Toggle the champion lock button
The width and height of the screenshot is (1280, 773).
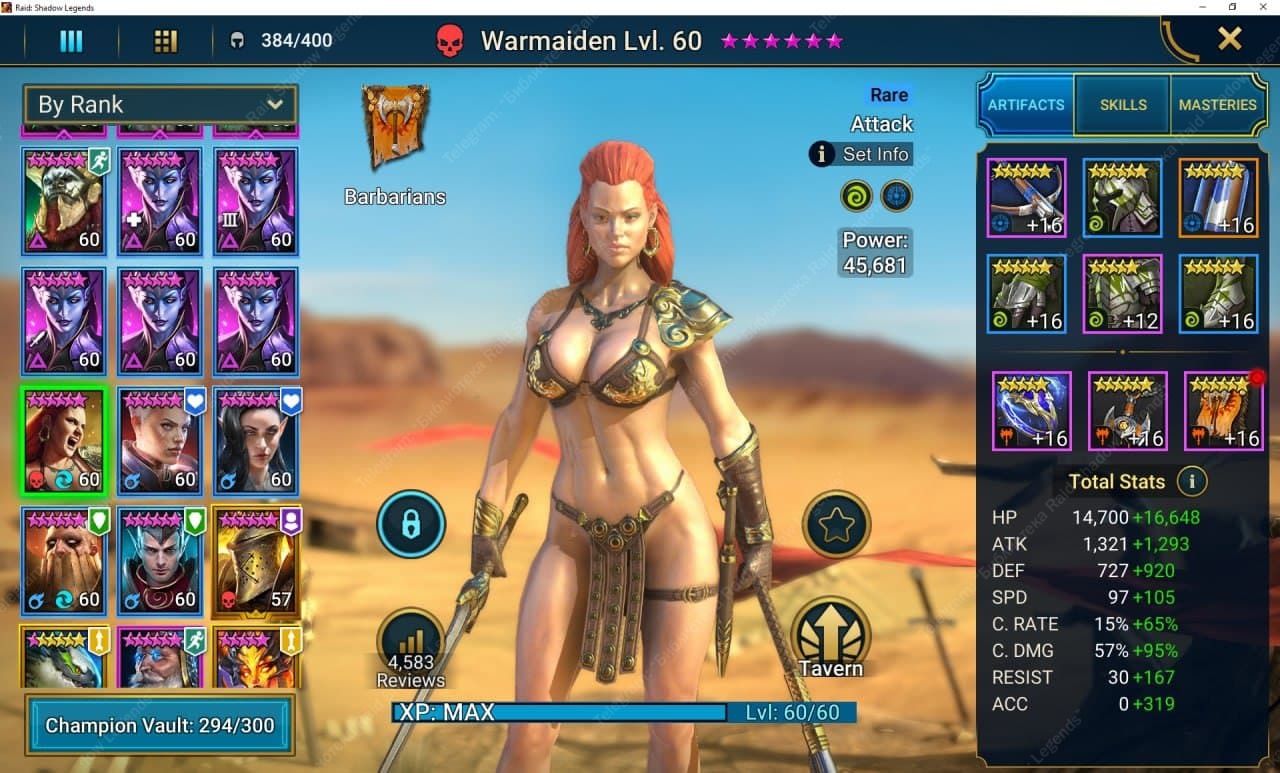tap(411, 524)
